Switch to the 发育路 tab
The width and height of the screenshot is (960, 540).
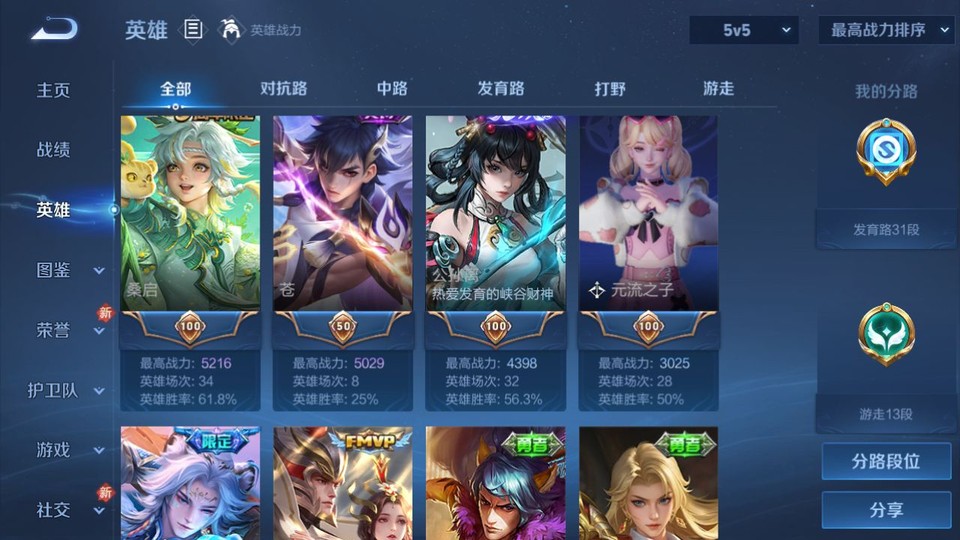coord(501,88)
